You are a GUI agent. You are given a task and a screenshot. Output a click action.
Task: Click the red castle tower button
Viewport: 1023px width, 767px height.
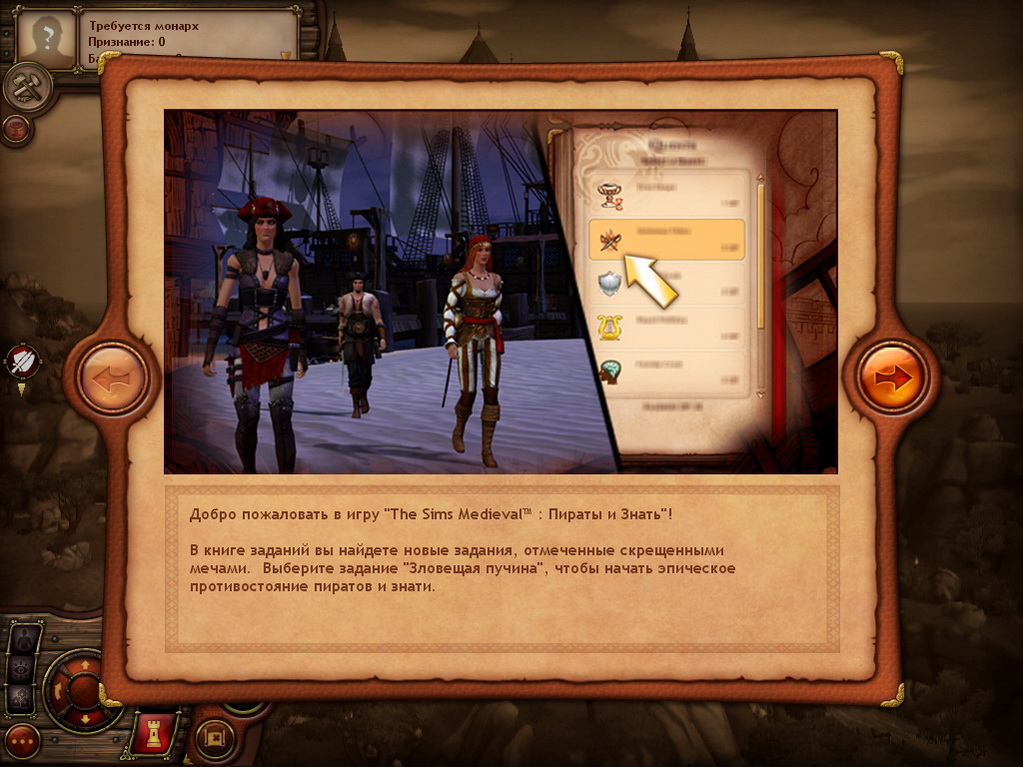click(x=156, y=734)
